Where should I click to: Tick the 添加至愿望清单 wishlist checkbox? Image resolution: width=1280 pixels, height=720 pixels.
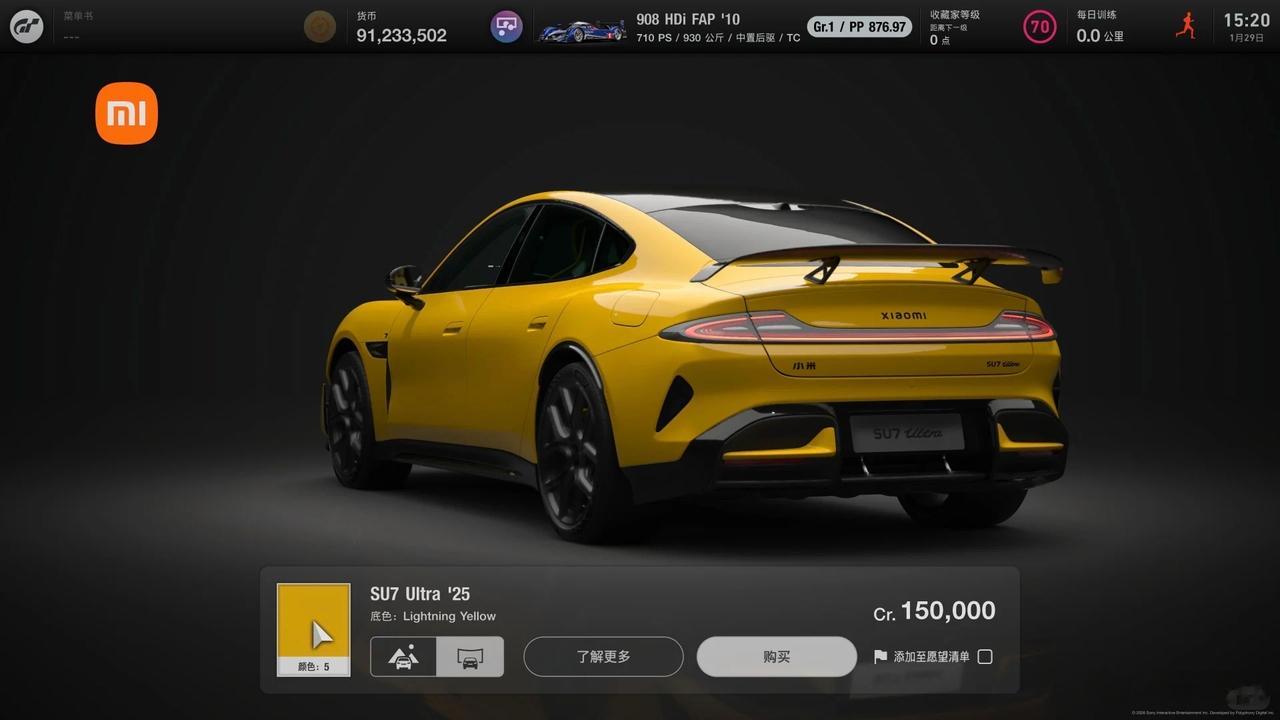click(x=985, y=657)
